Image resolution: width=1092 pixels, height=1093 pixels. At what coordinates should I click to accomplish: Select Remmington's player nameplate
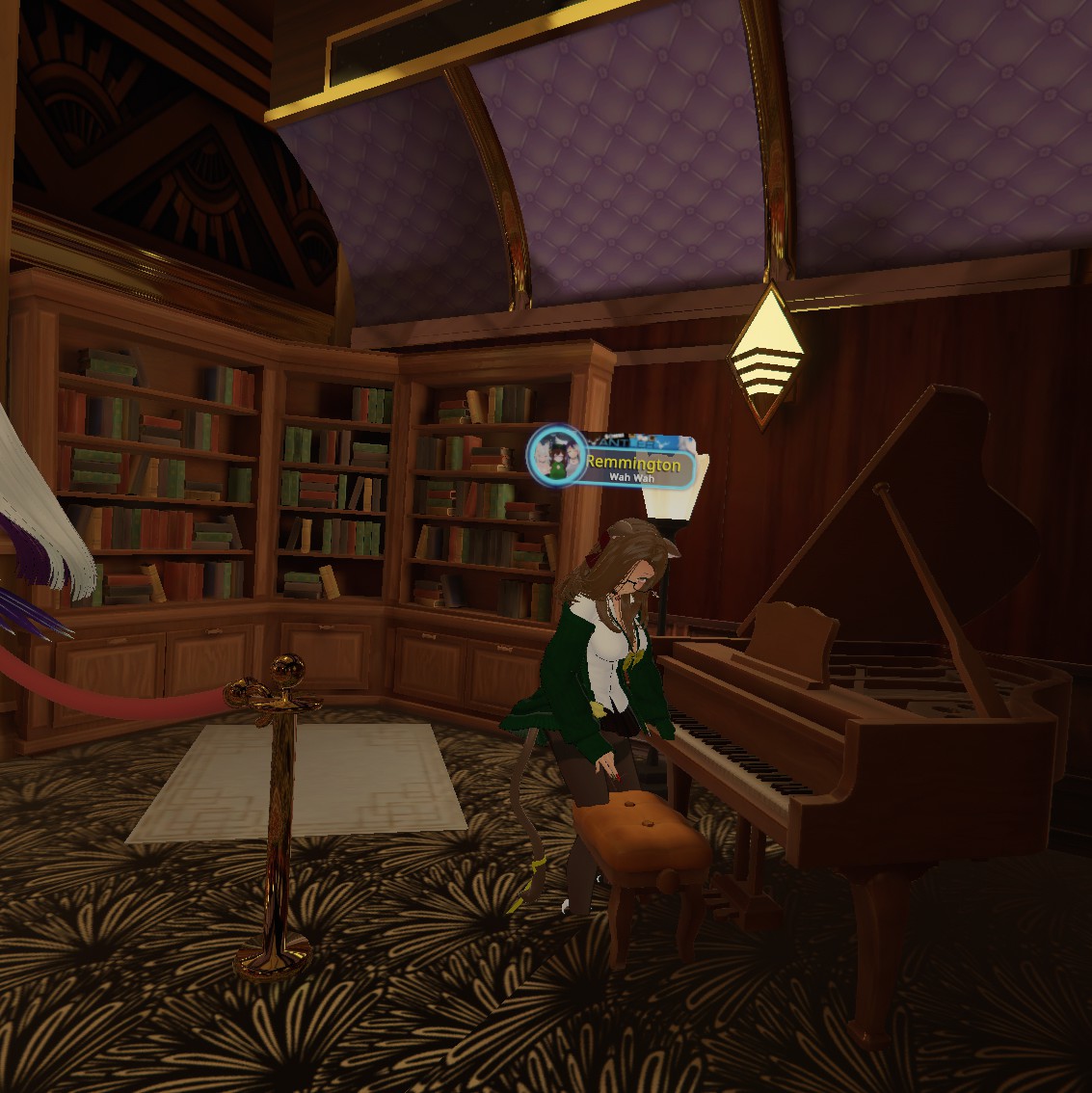tap(631, 466)
